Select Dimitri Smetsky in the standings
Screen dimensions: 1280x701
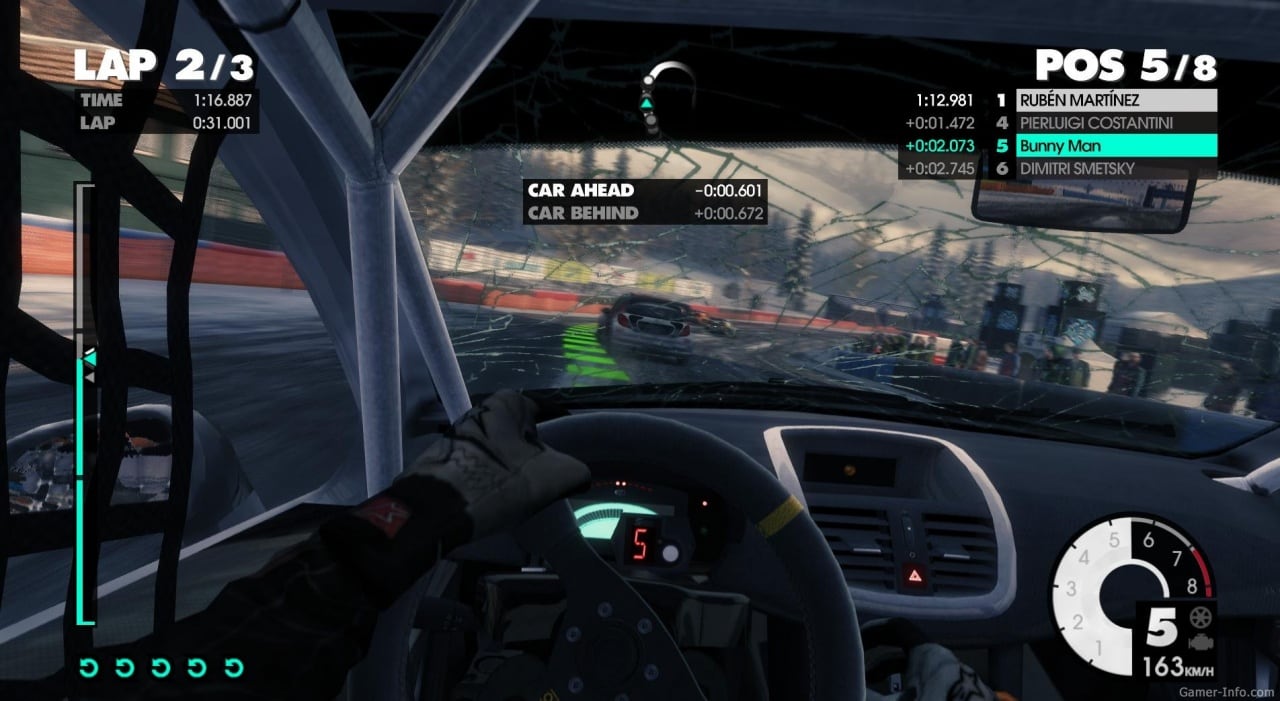tap(1116, 169)
